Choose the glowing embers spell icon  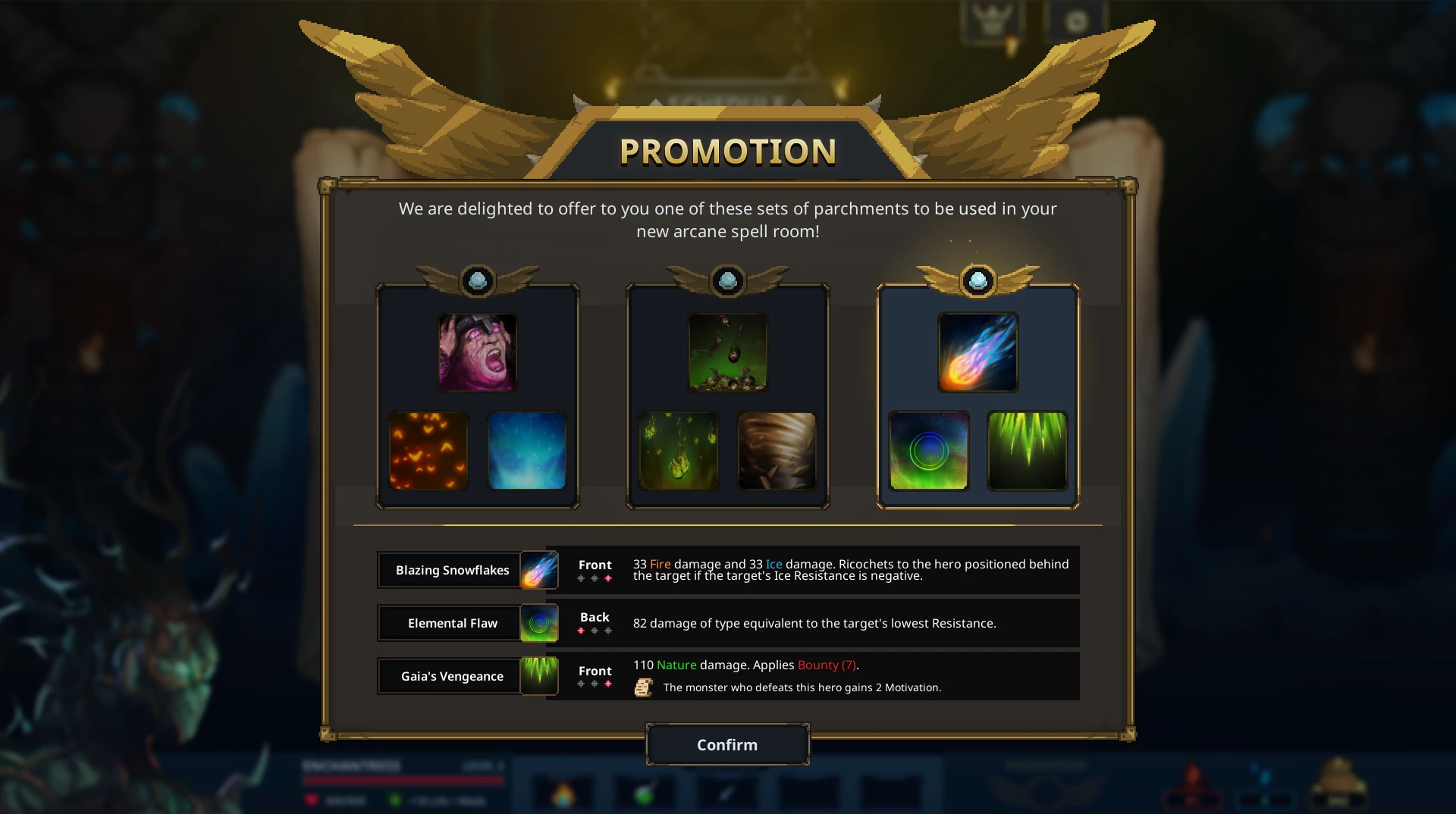428,451
